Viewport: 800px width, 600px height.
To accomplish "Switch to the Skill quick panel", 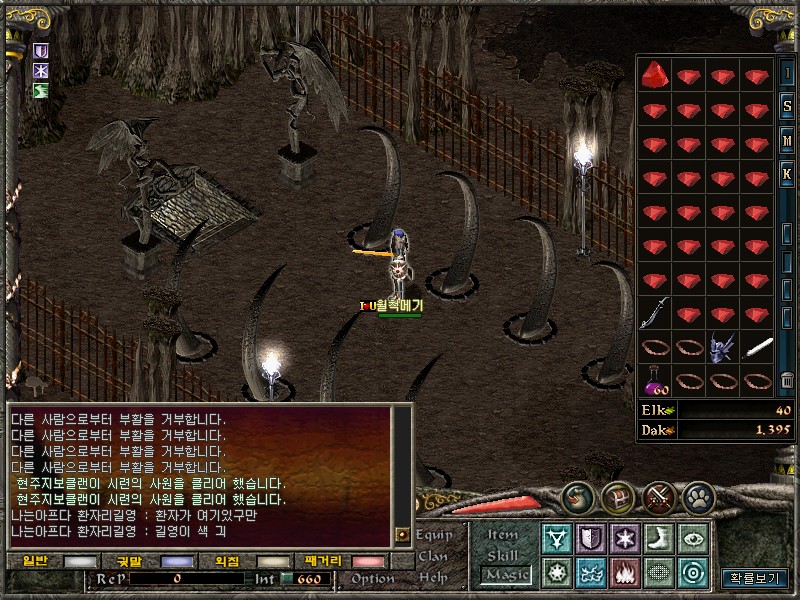I will pos(503,555).
